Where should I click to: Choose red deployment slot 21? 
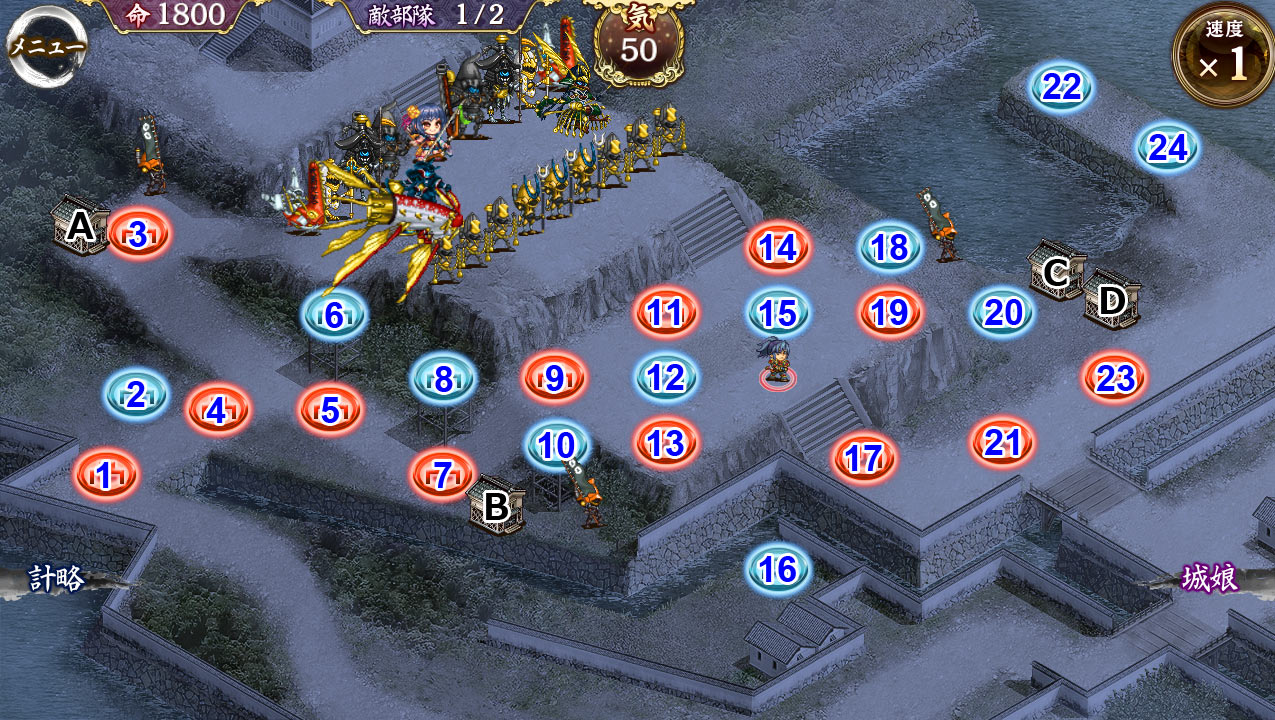pyautogui.click(x=1002, y=441)
